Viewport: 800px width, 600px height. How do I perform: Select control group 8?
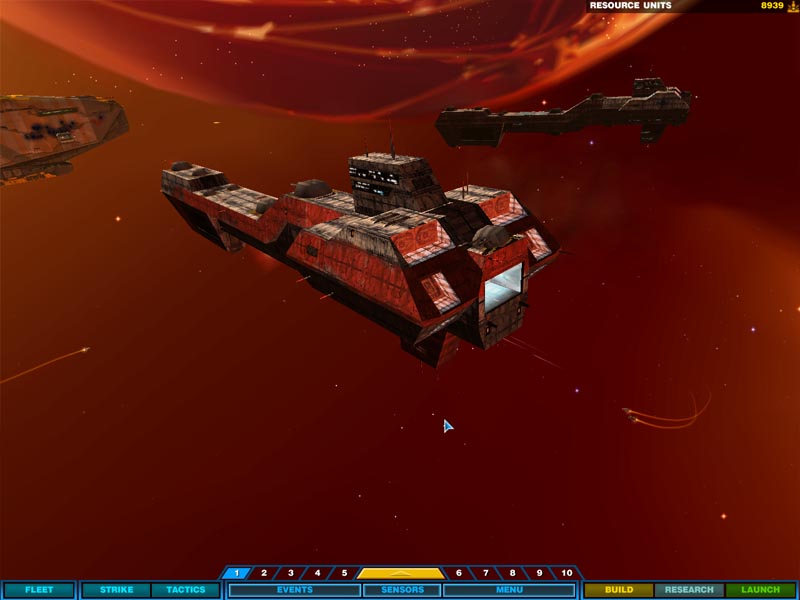[513, 573]
